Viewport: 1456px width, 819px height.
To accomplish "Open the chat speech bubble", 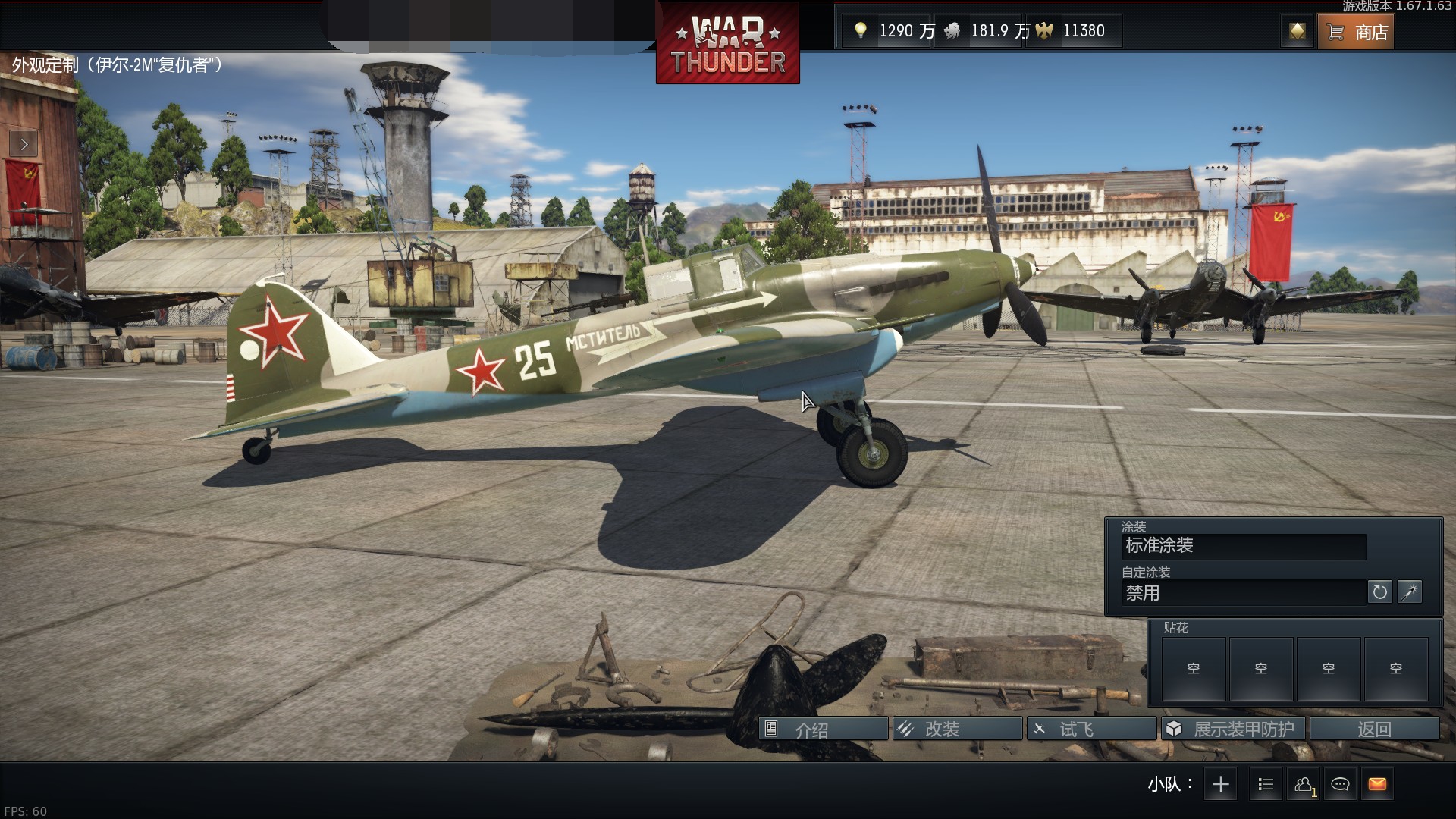I will (1340, 785).
